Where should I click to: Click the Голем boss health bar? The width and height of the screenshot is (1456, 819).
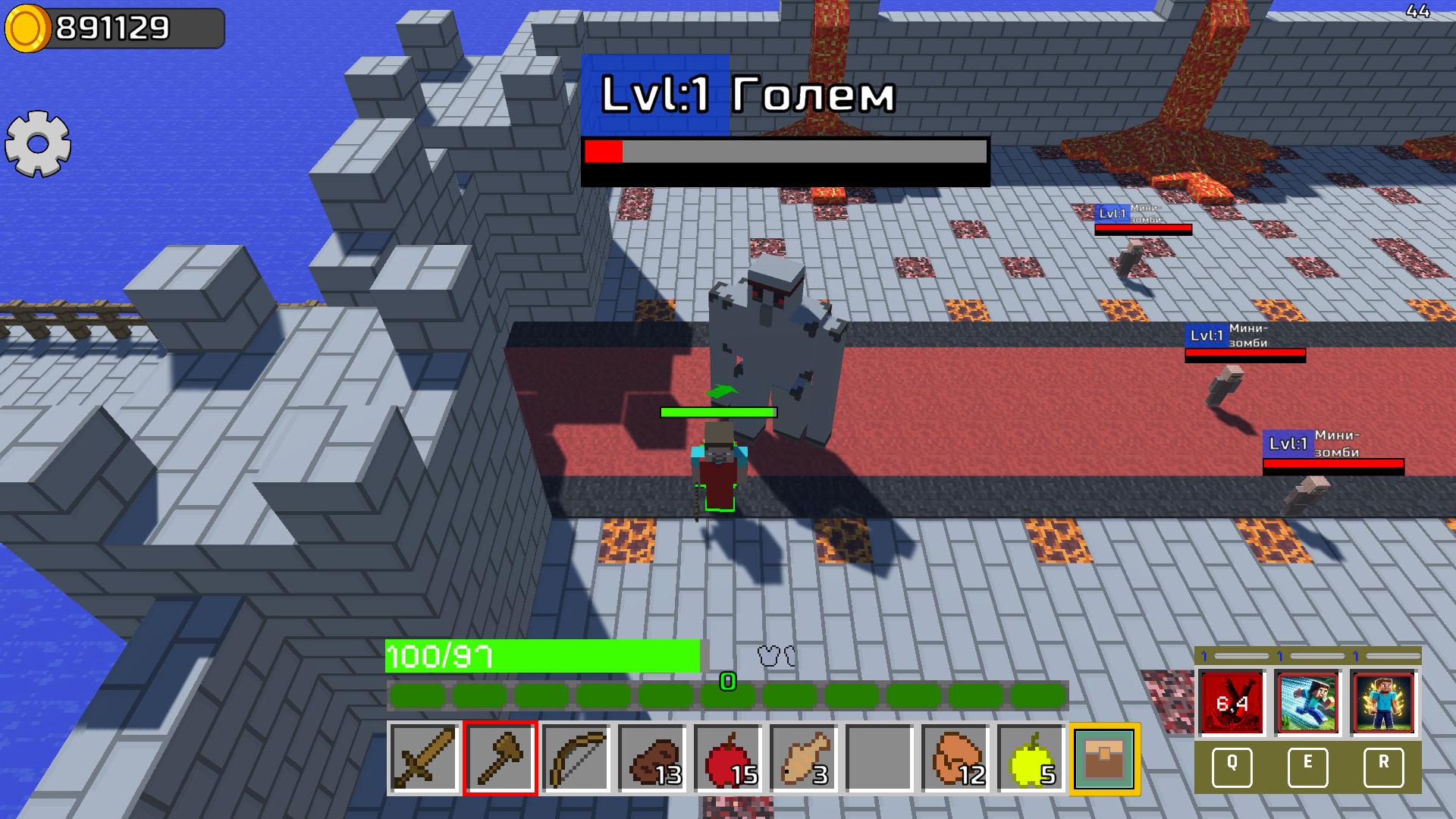tap(786, 155)
